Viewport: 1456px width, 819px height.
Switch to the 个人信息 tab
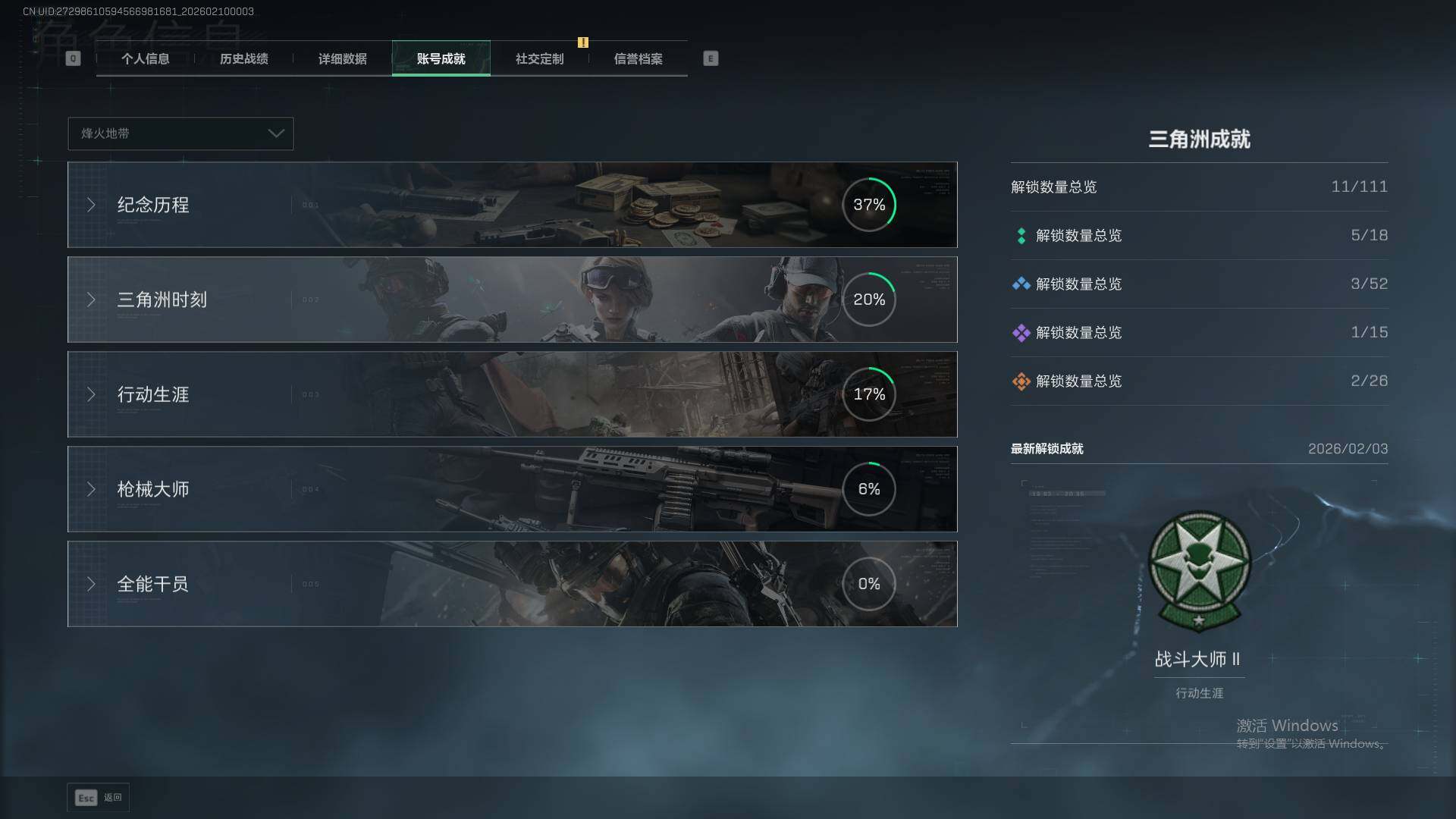[145, 58]
